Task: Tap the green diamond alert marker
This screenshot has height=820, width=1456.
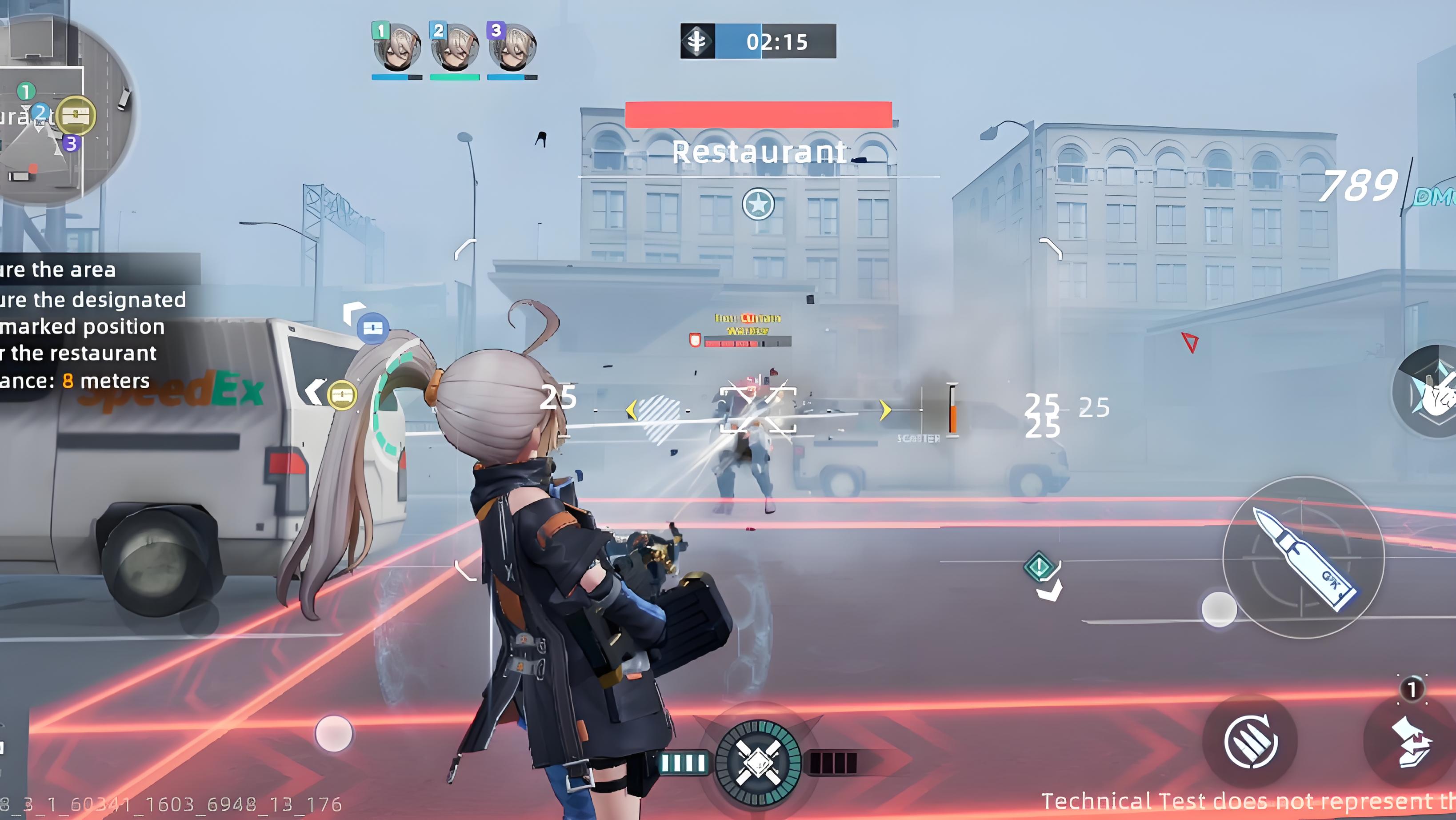Action: coord(1039,566)
